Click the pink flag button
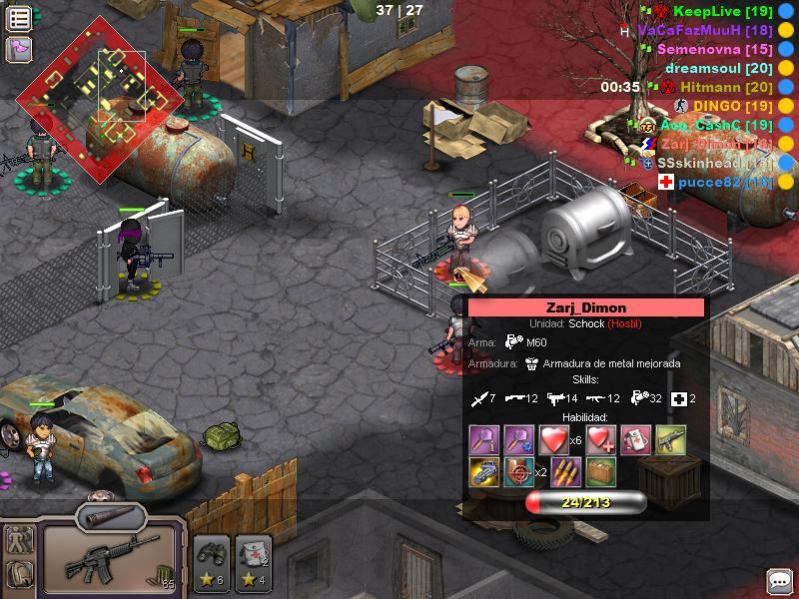 [19, 49]
